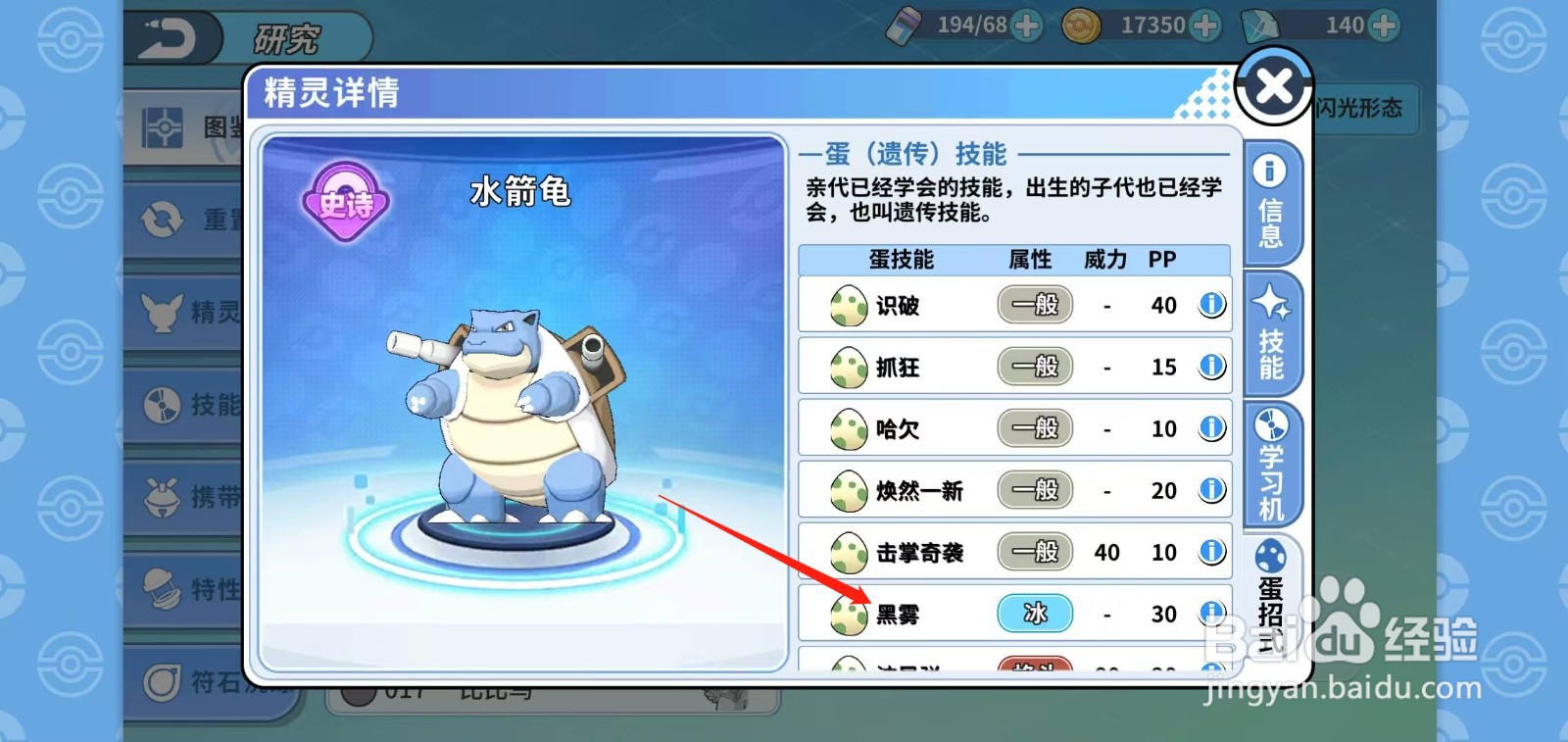This screenshot has height=742, width=1568.
Task: View details of 击掌奇袭 via info circle
Action: (1211, 552)
